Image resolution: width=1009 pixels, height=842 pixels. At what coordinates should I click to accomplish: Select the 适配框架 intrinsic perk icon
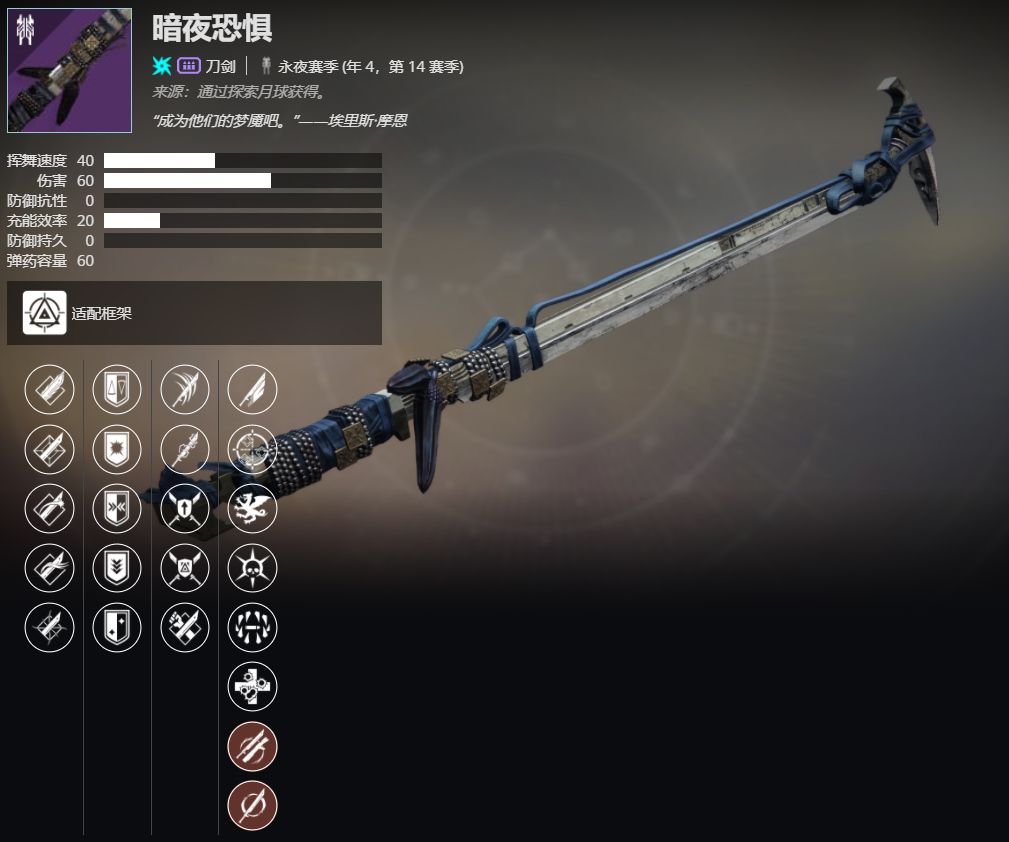(x=45, y=313)
